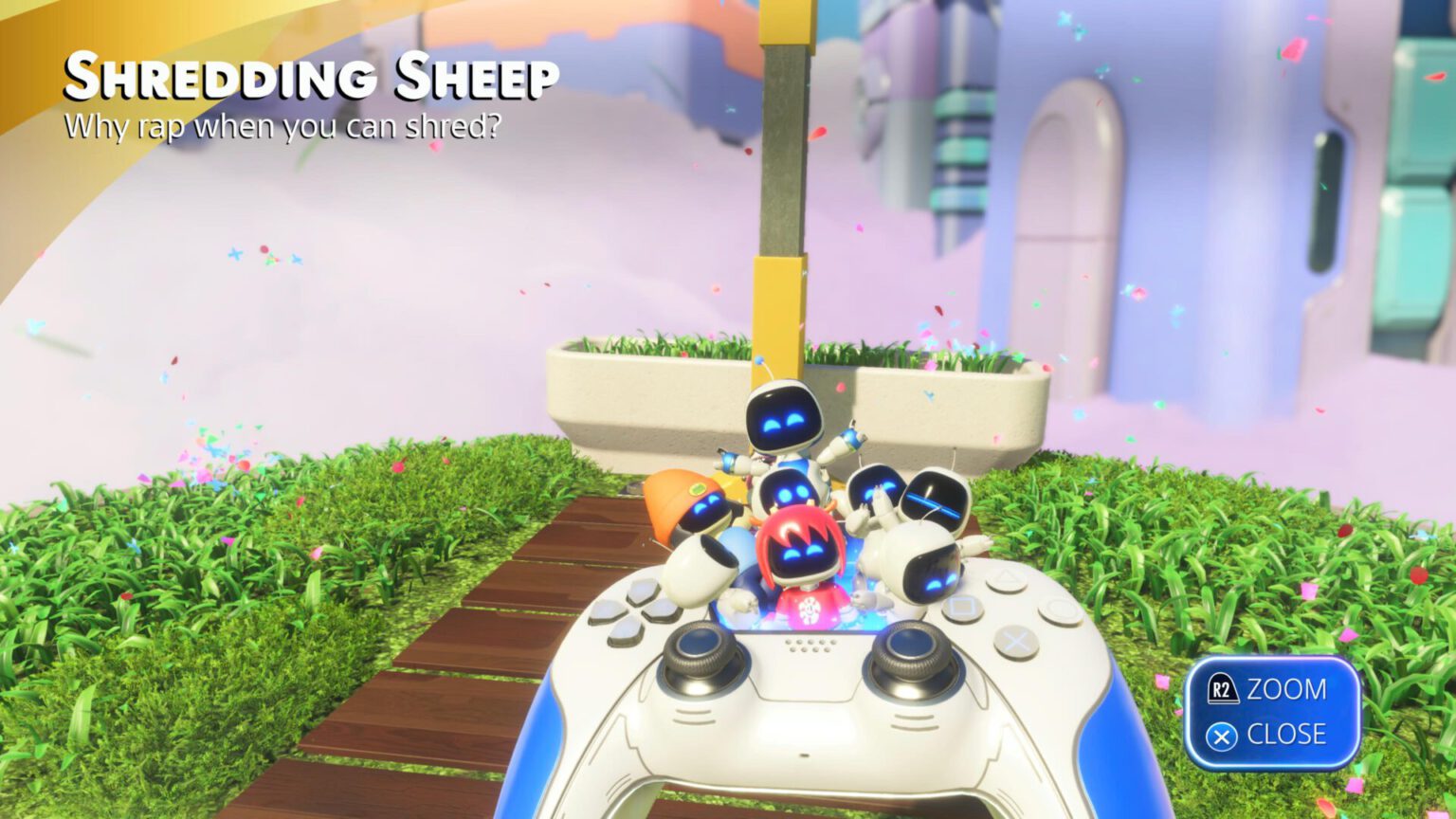Tap the PS button below the touchpad
Viewport: 1456px width, 819px height.
coord(804,755)
